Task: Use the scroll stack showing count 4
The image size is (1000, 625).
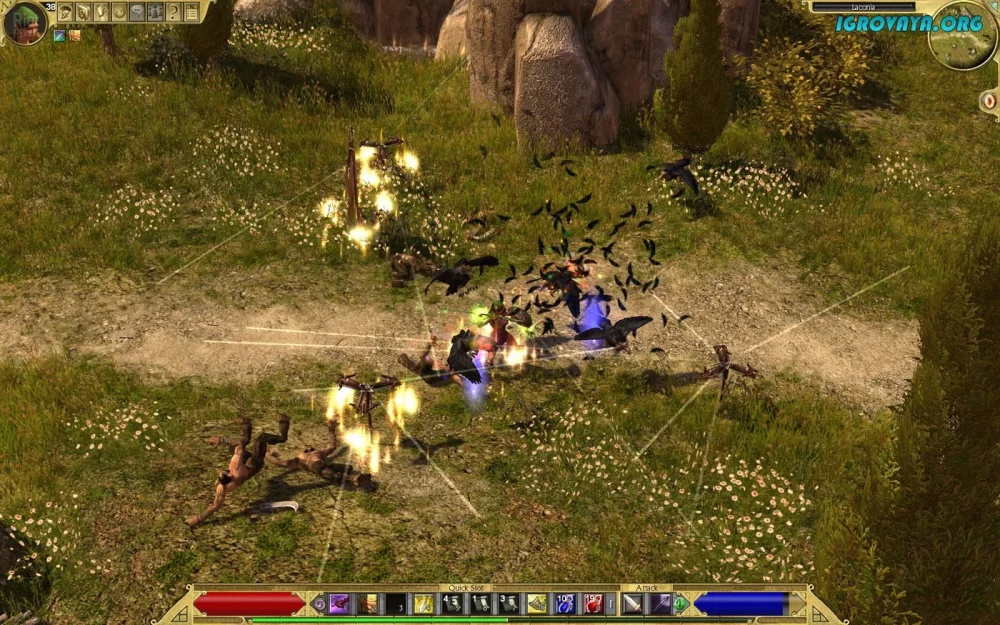Action: click(452, 603)
